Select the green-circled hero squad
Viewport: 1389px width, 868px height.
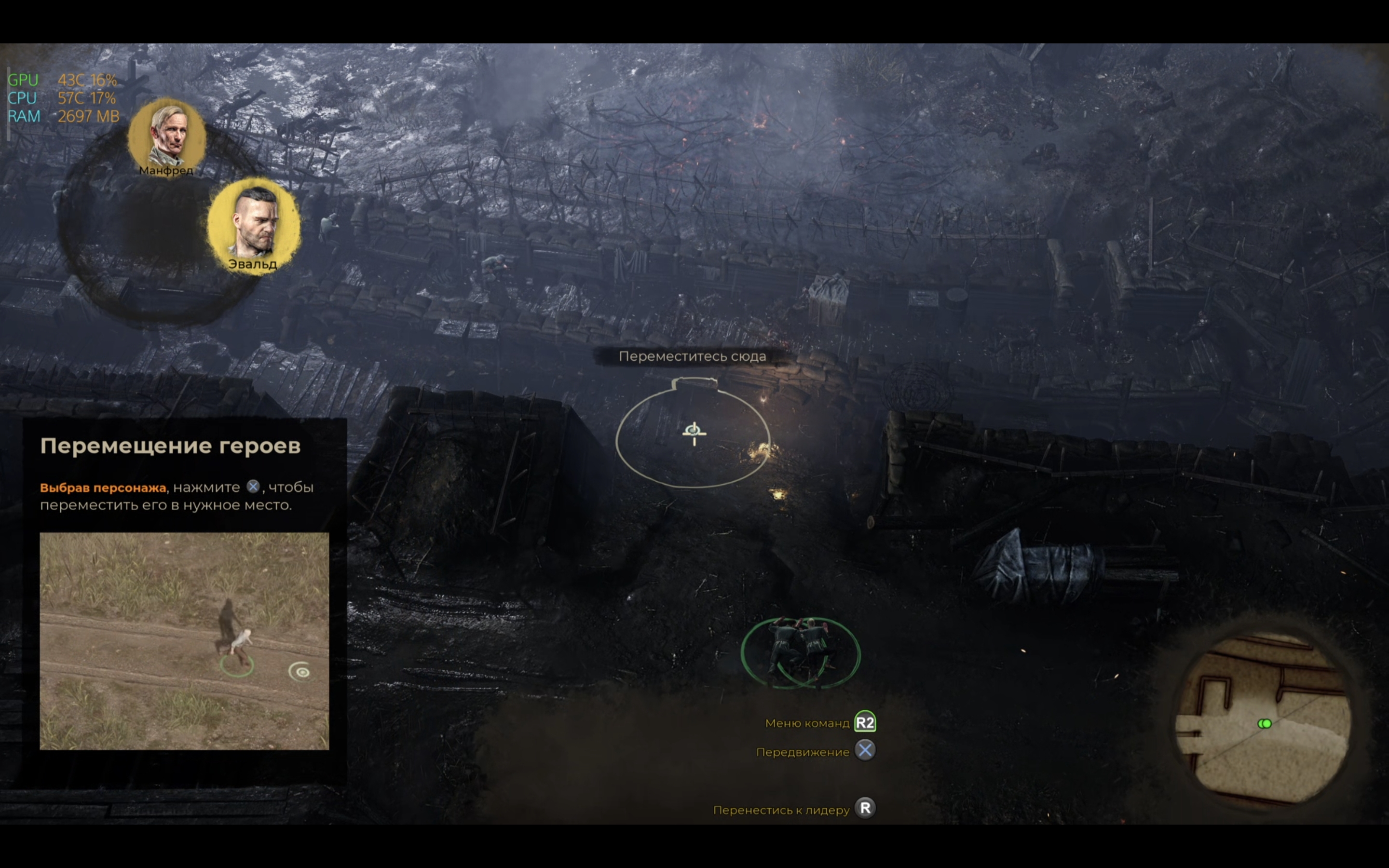[800, 652]
